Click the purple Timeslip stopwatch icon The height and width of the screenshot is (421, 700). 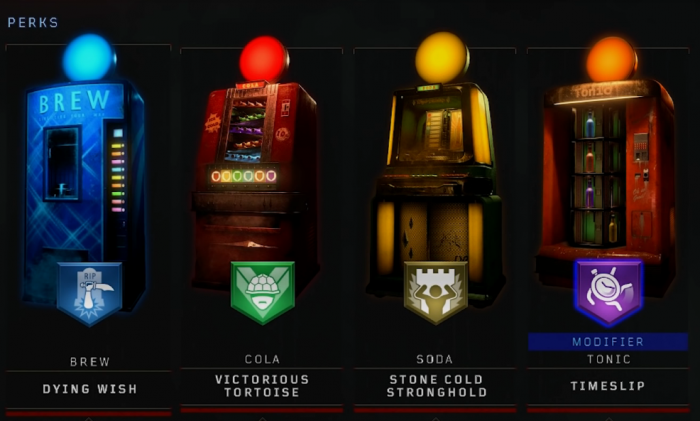(x=608, y=291)
